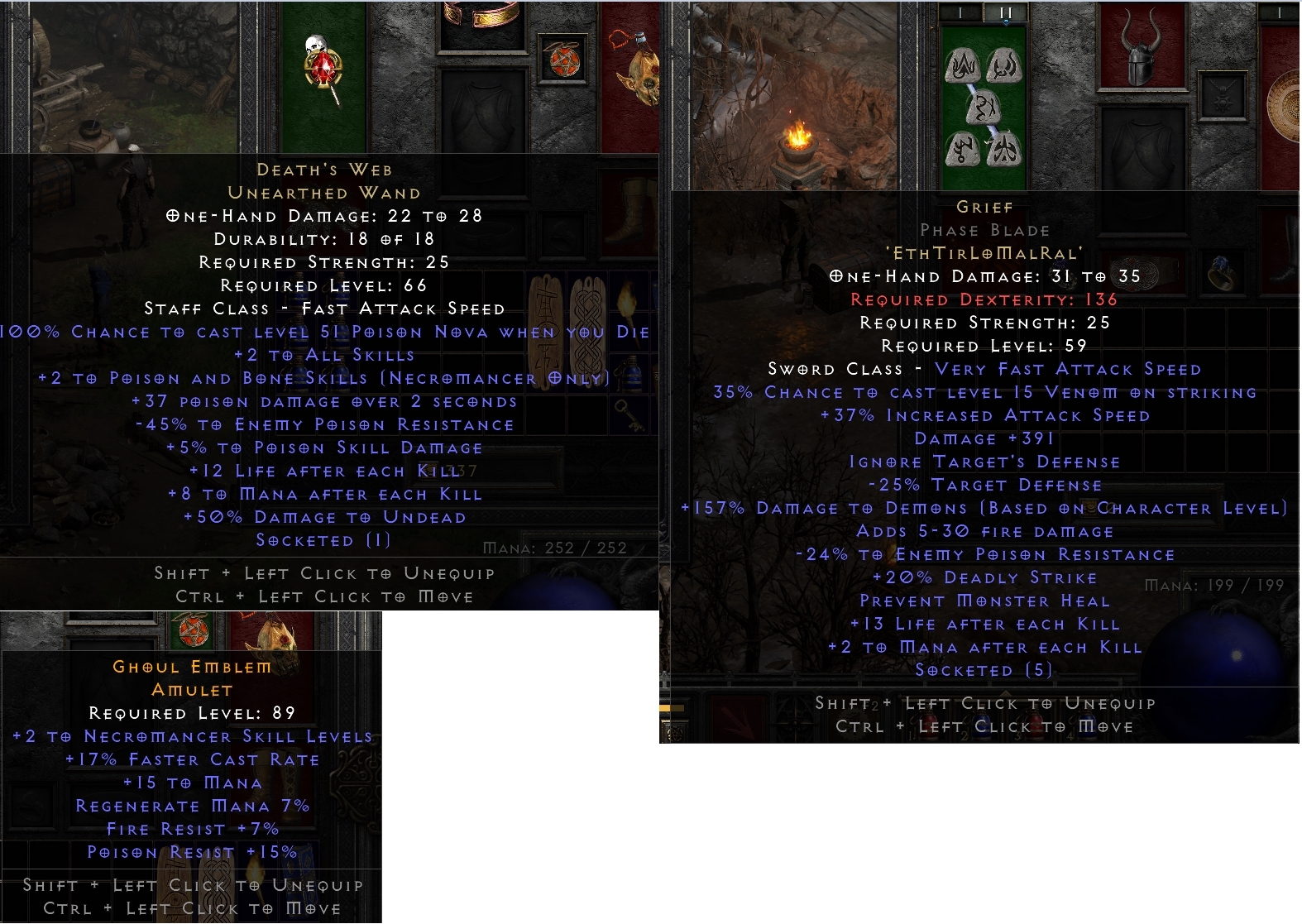Click the pentagram amulet in its slot

tap(564, 62)
